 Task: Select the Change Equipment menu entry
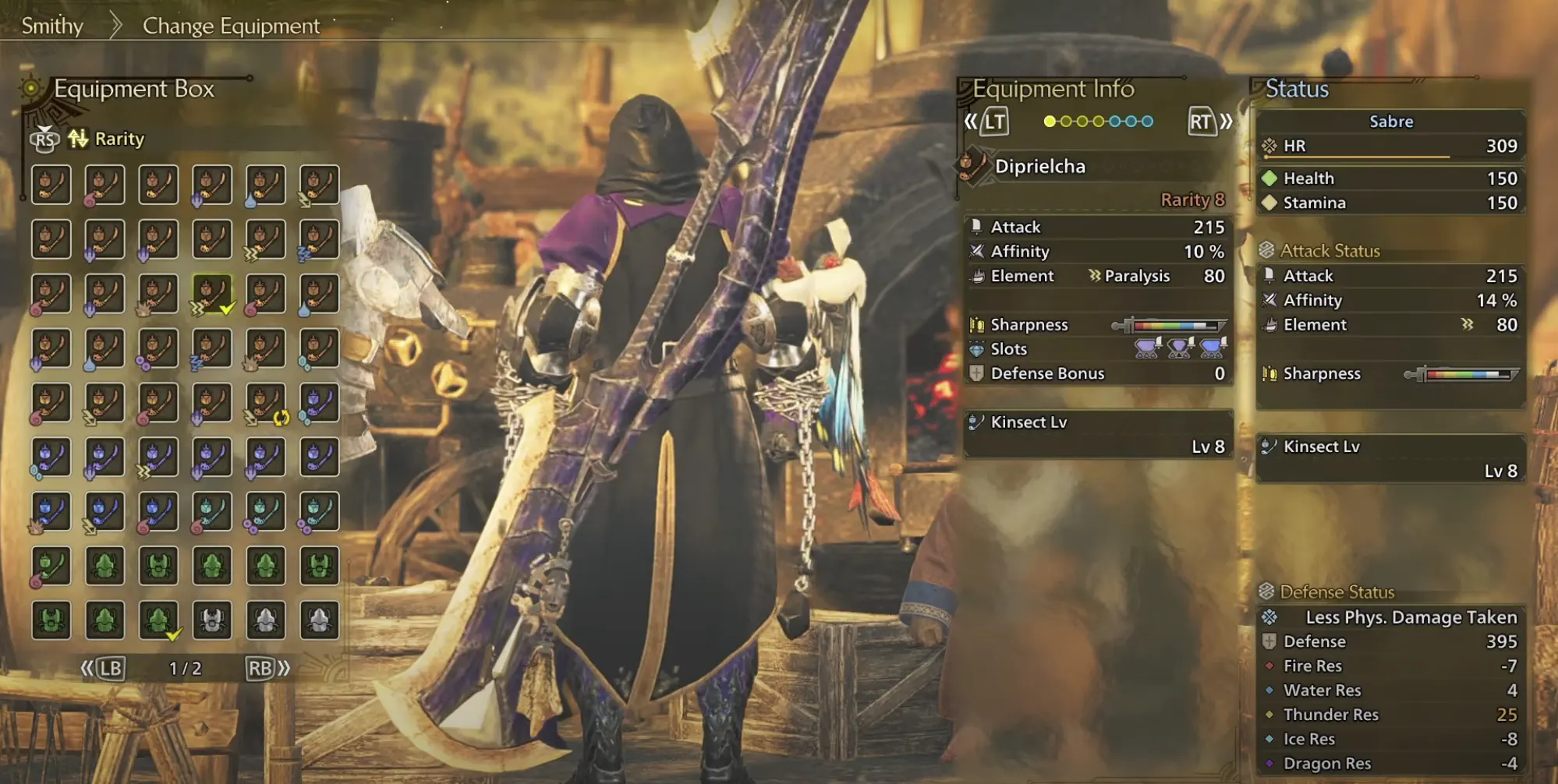pos(230,26)
